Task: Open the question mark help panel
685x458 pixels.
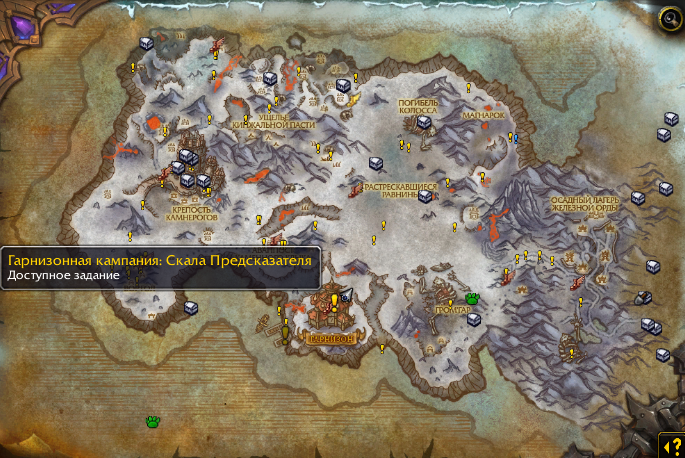Action: (670, 444)
